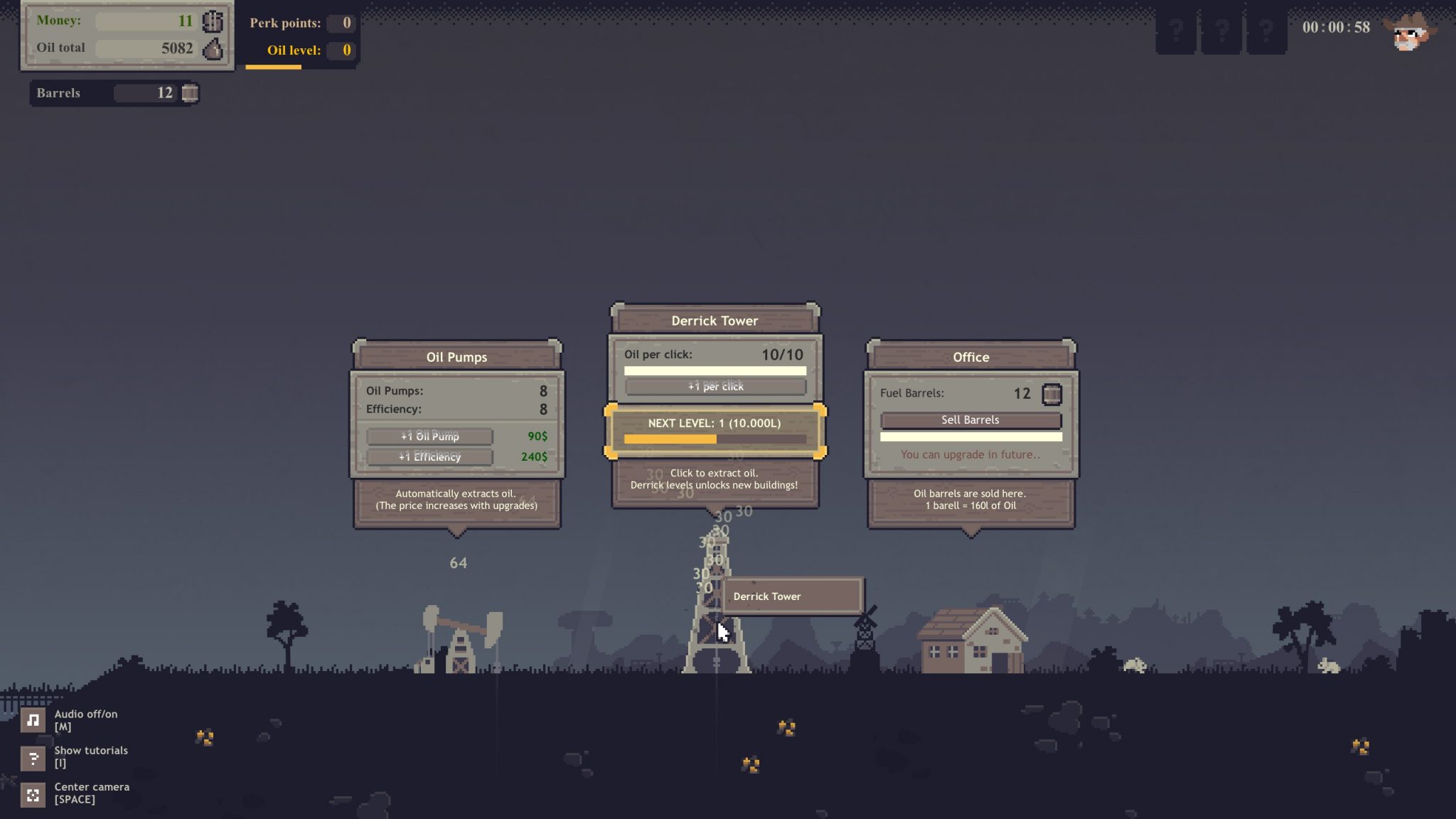1456x819 pixels.
Task: Open the bearded character portrait
Action: tap(1410, 31)
